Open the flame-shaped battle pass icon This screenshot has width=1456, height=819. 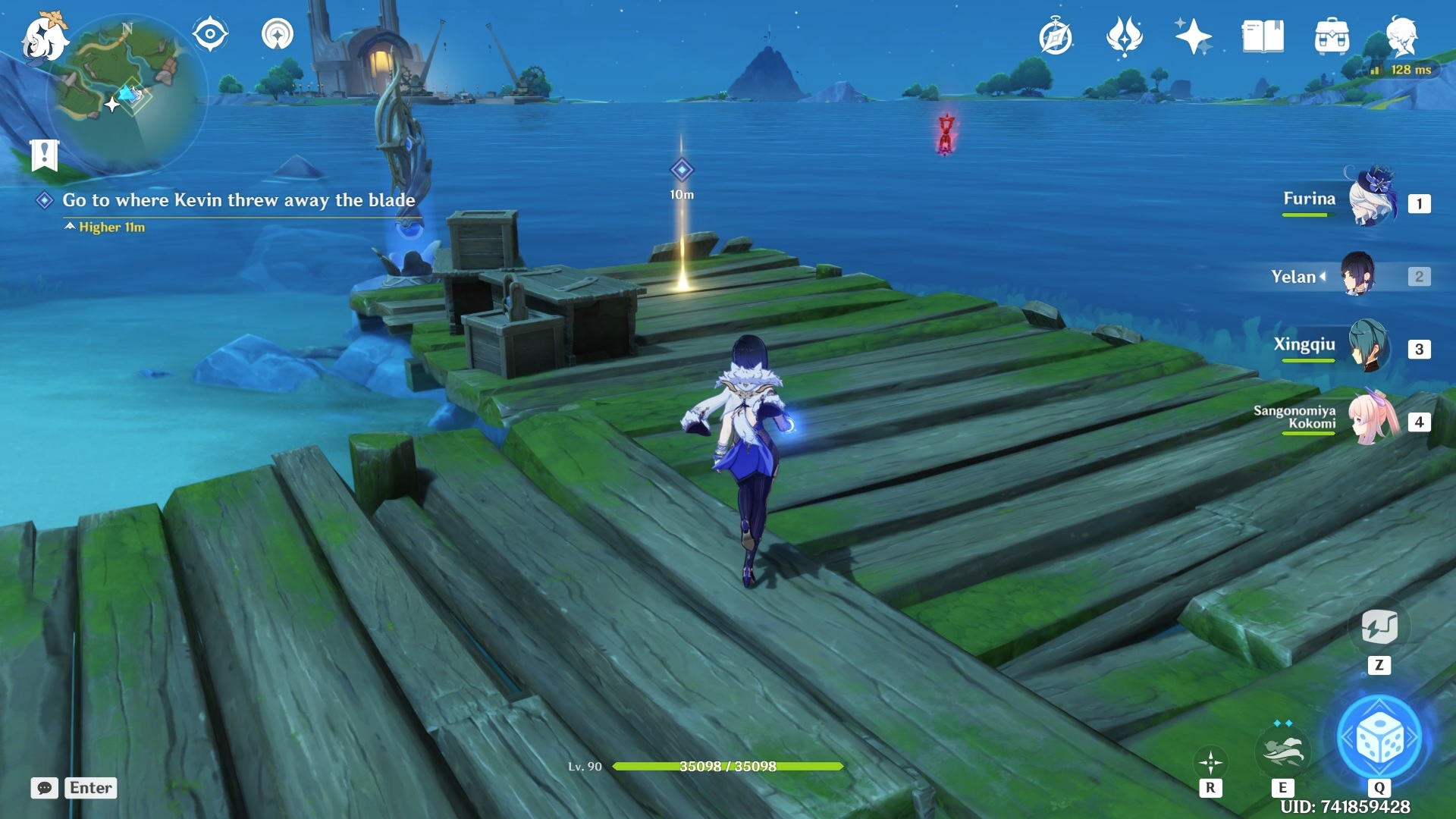point(1125,36)
